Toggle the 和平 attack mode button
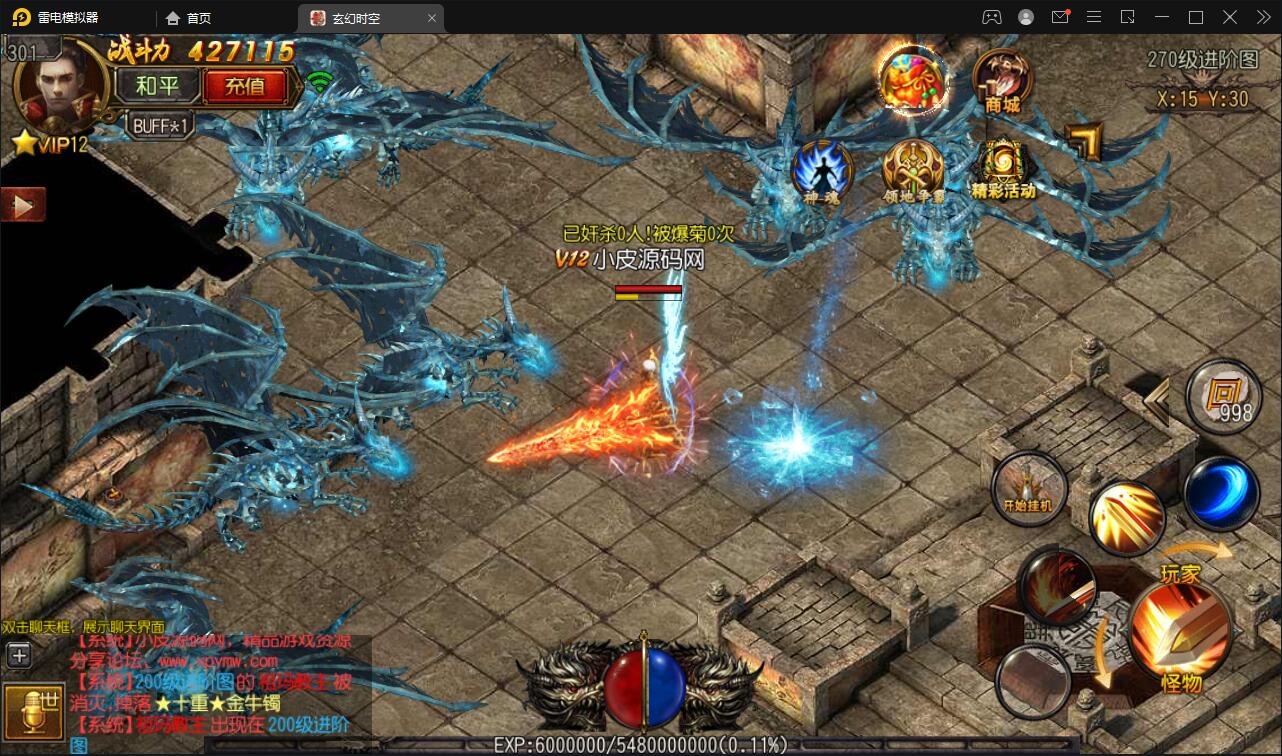The width and height of the screenshot is (1282, 756). tap(157, 86)
